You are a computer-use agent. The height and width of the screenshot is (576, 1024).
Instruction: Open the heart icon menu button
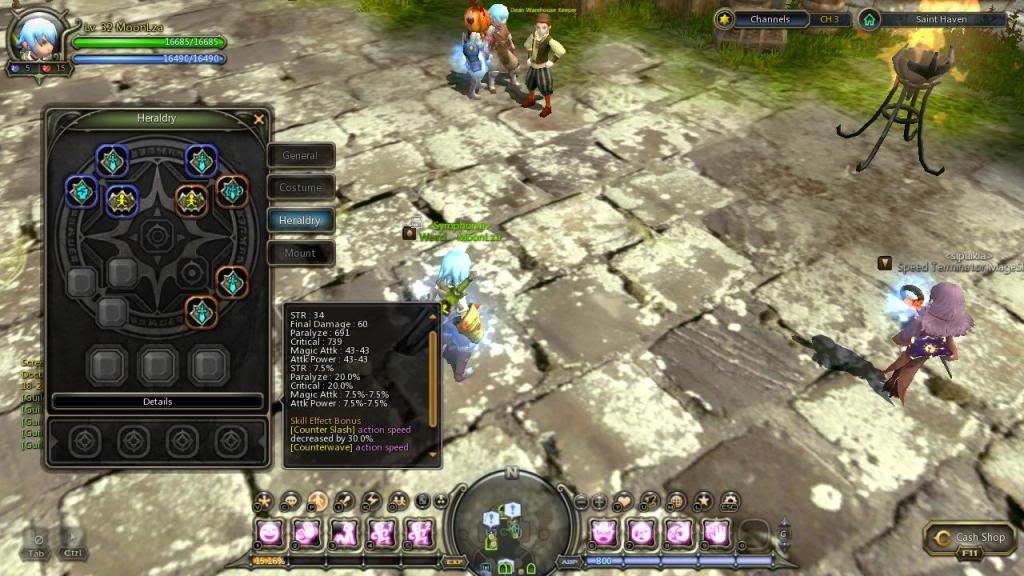pos(624,500)
